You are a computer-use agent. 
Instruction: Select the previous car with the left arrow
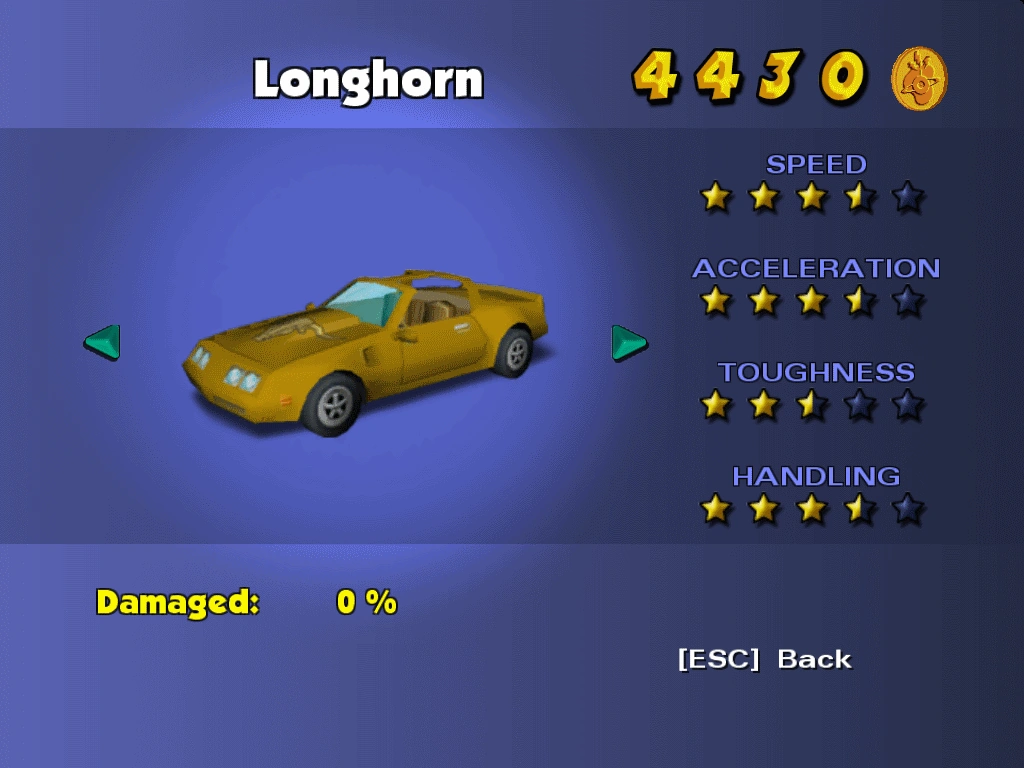tap(102, 342)
